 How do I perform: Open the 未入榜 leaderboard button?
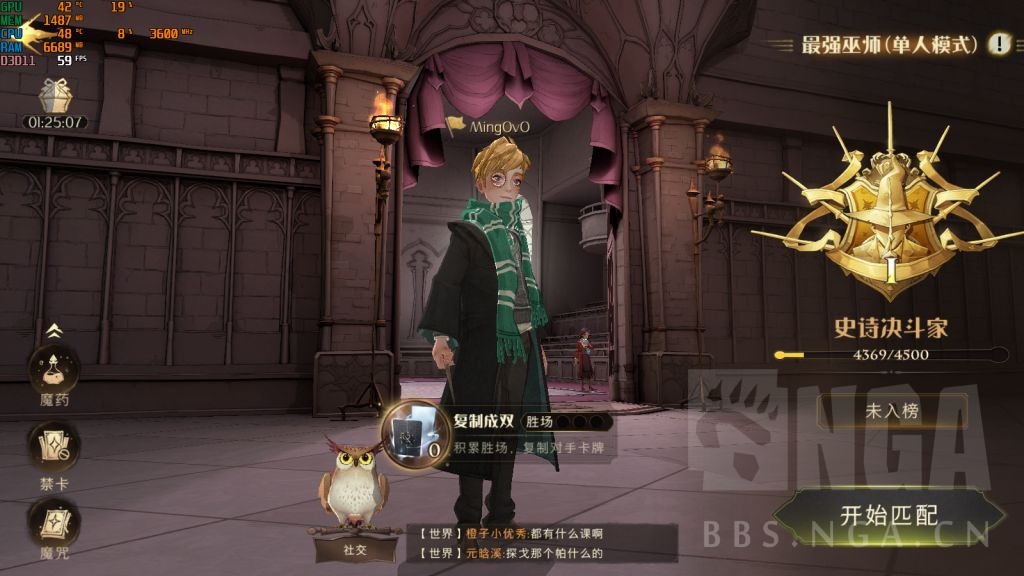892,410
